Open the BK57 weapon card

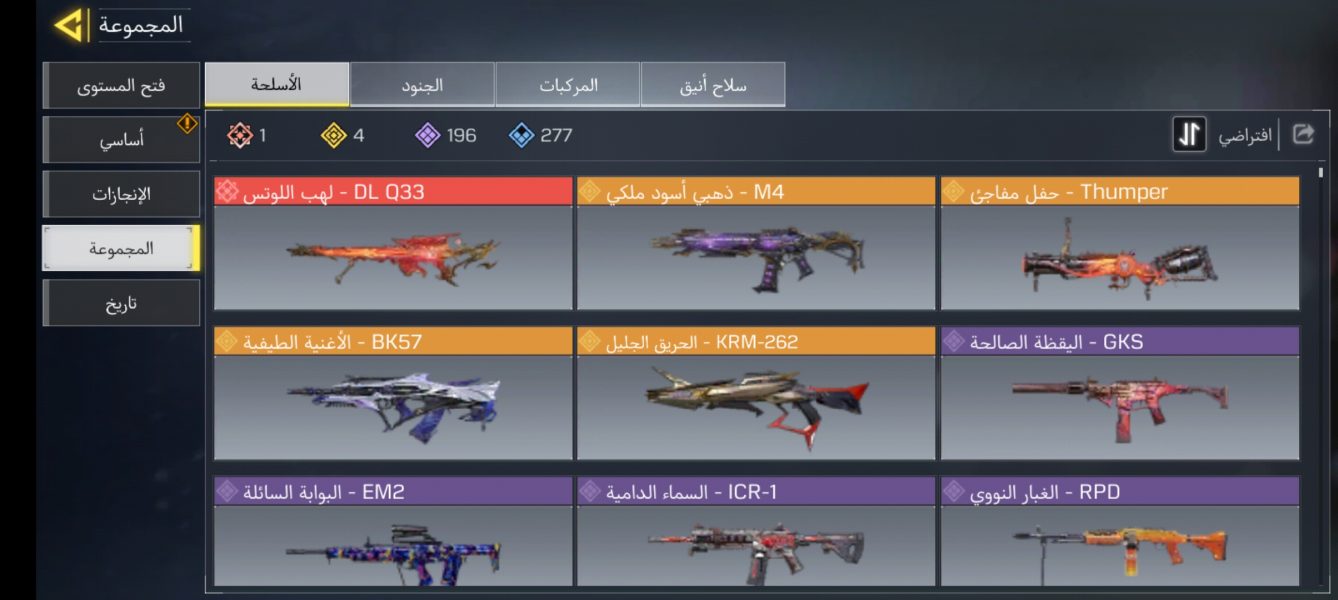pos(393,394)
